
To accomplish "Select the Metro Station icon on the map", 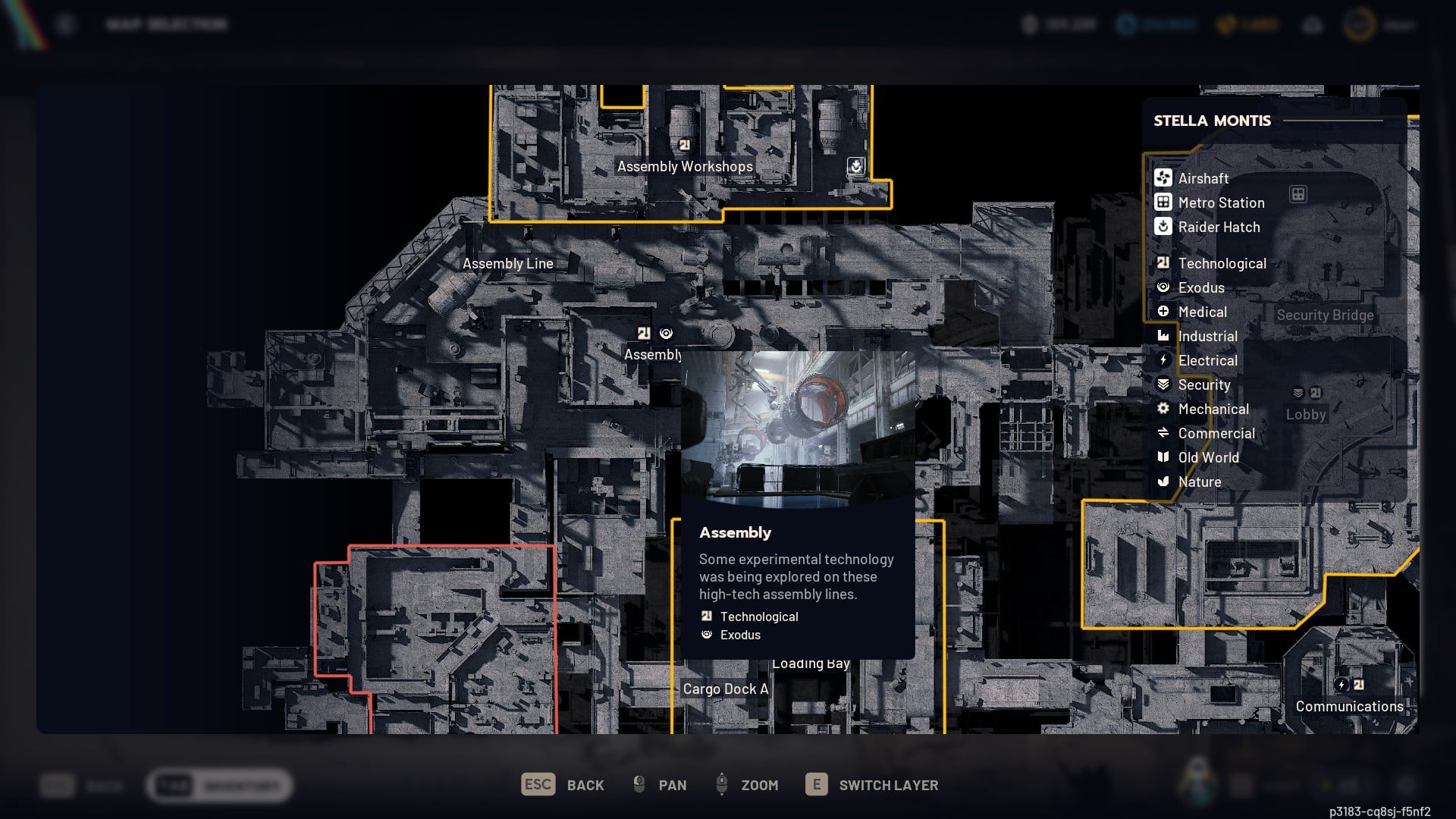I will [1299, 195].
